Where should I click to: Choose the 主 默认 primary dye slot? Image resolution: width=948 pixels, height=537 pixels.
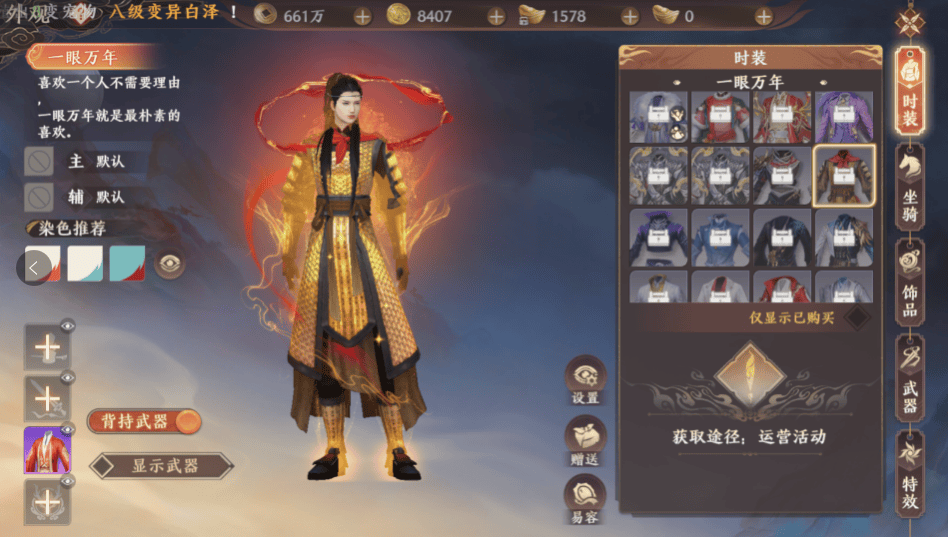coord(40,161)
